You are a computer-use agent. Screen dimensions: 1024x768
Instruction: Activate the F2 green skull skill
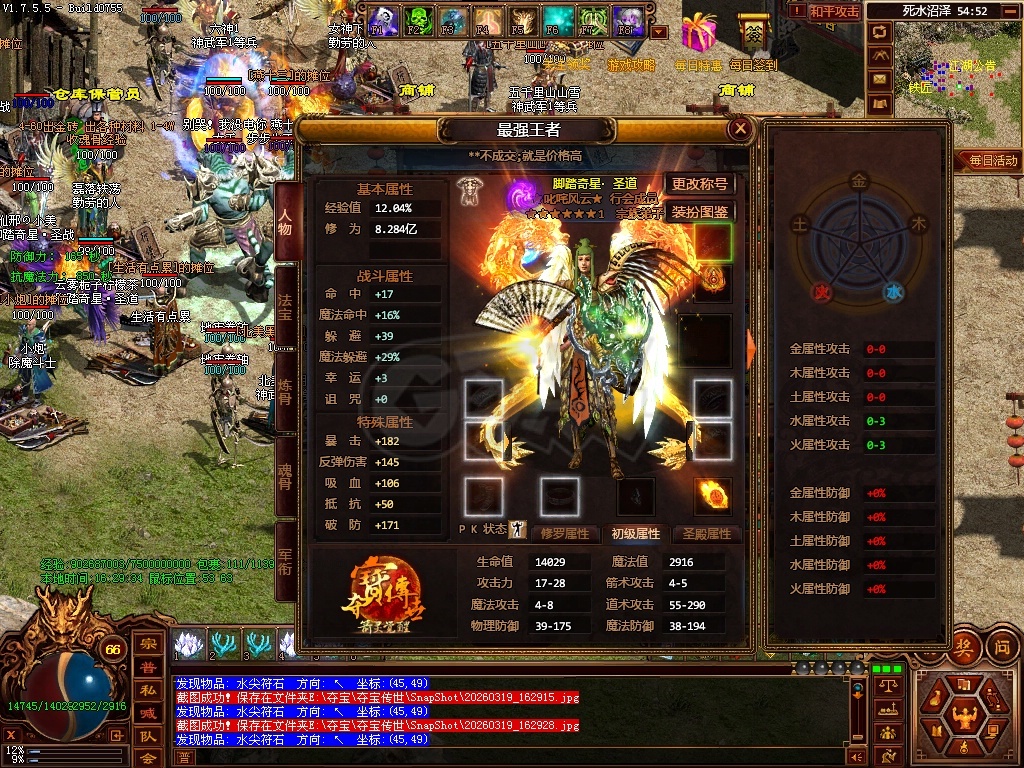418,19
